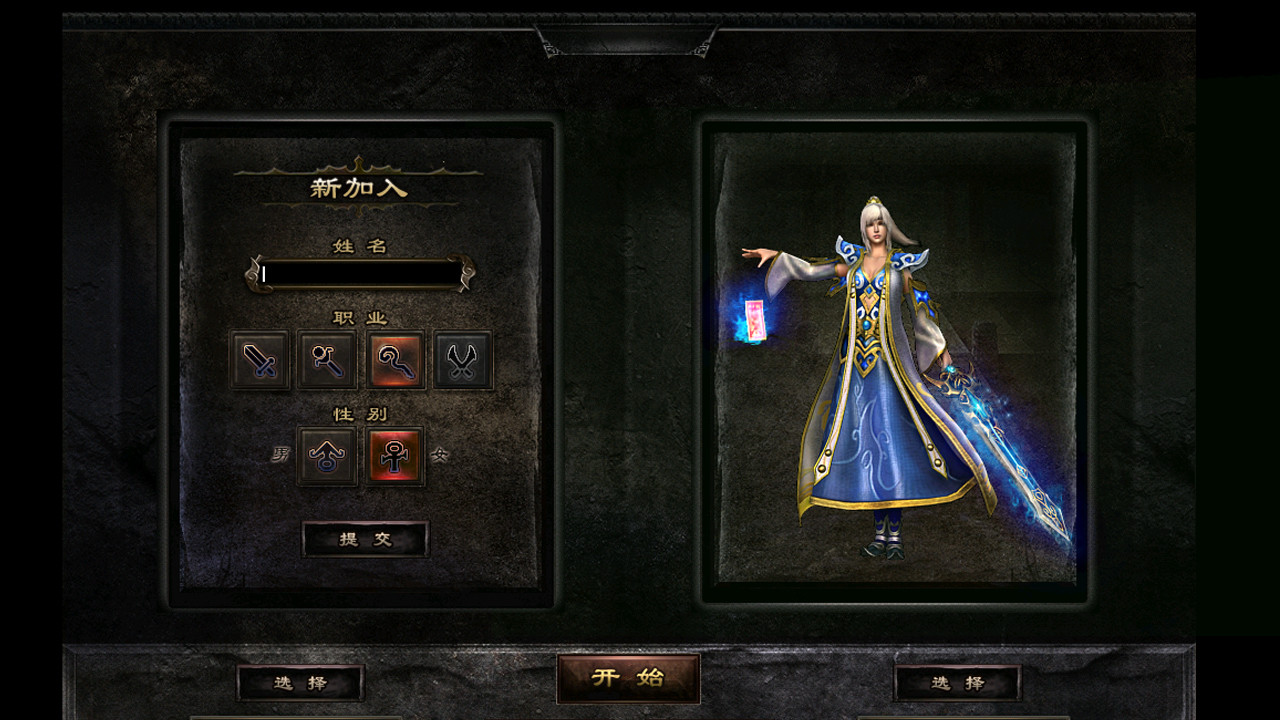Screen dimensions: 1280x720
Task: Click the 性别 gender section label
Action: (x=361, y=412)
